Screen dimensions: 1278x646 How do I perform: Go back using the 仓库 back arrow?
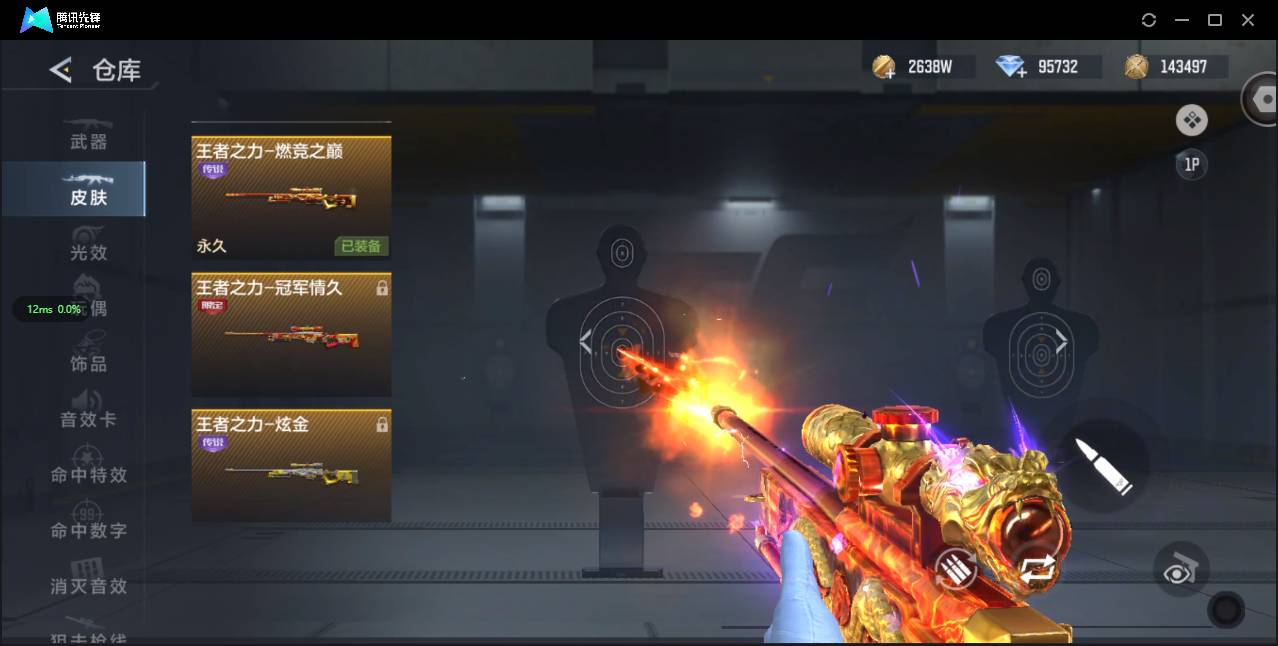coord(61,70)
